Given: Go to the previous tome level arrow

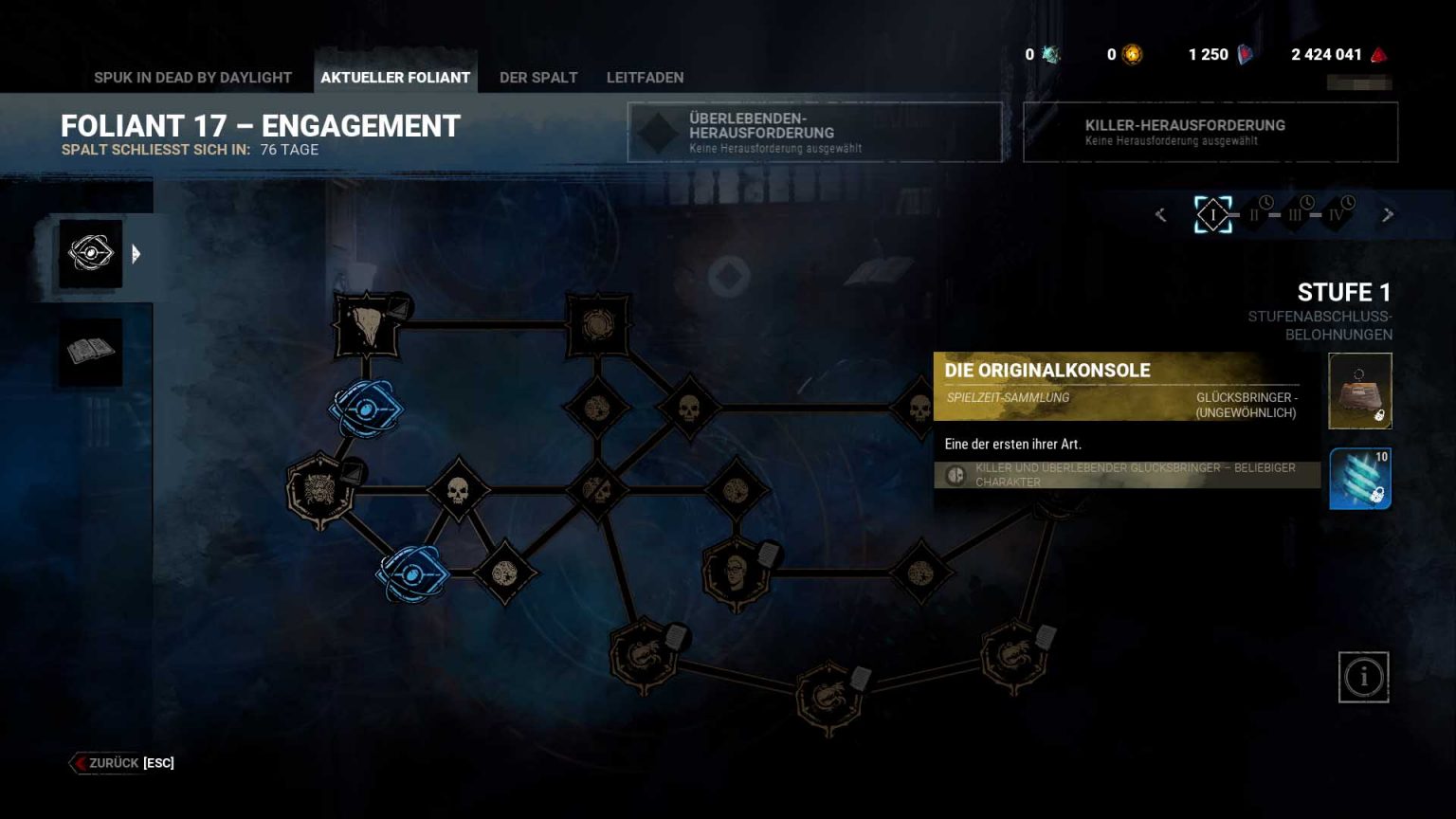Looking at the screenshot, I should point(1161,215).
